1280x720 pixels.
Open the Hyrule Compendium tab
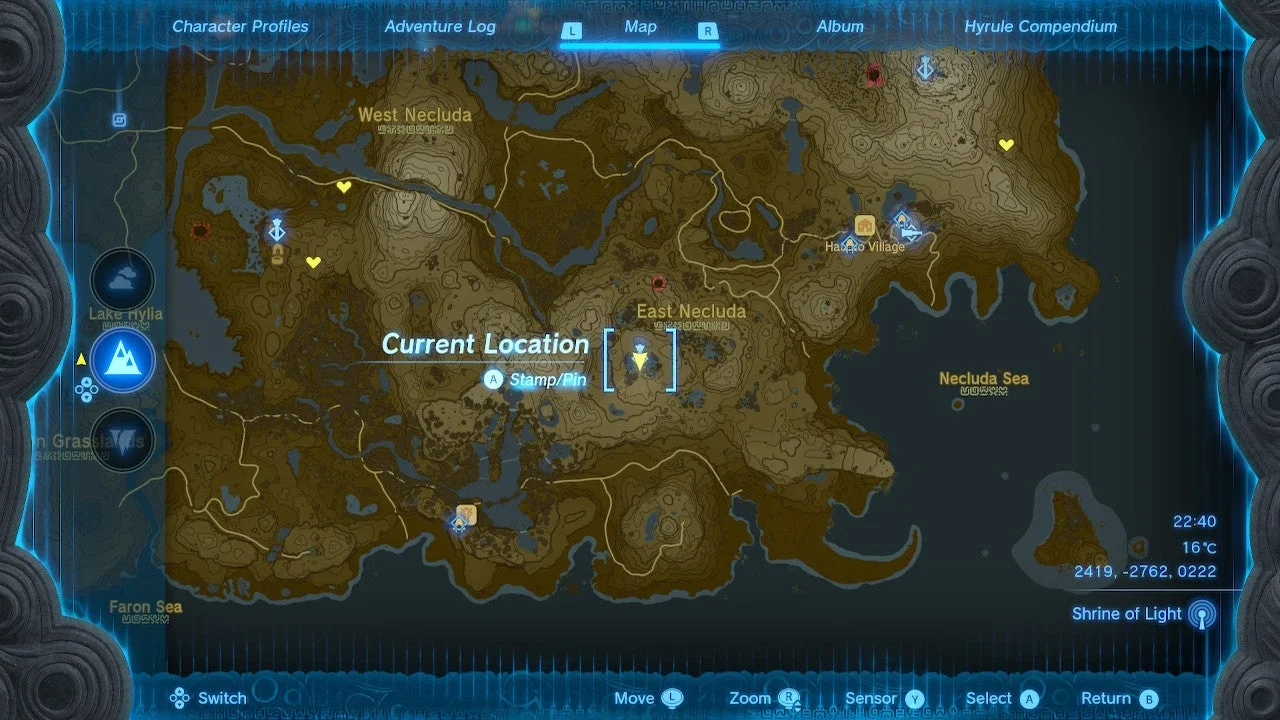pos(1040,27)
